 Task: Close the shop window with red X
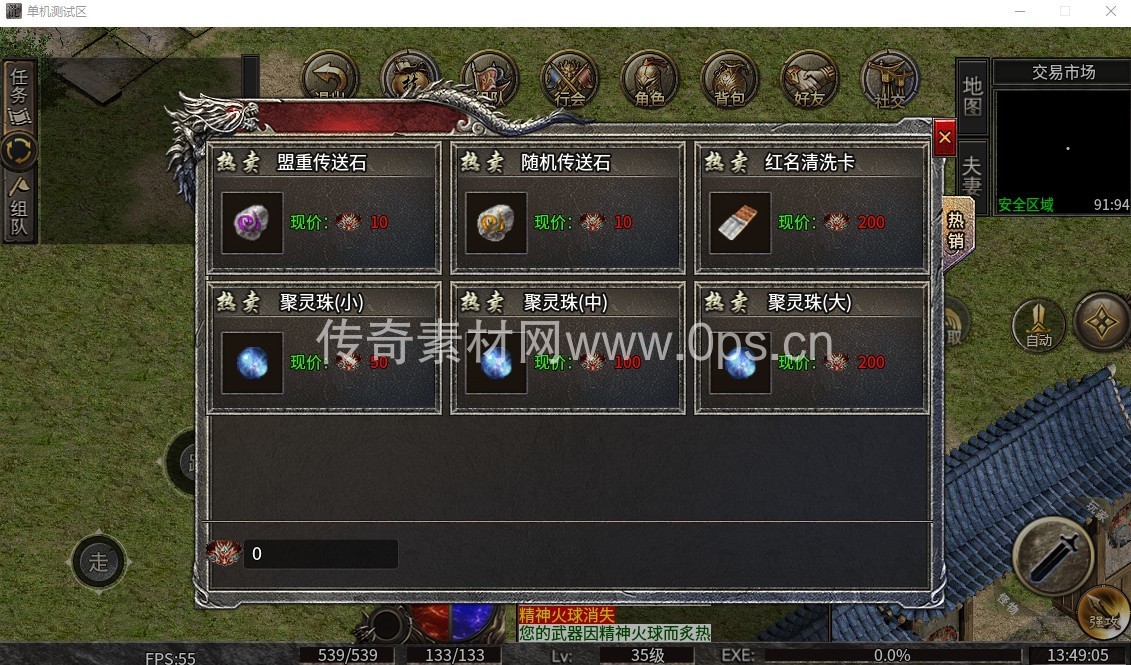pos(944,138)
